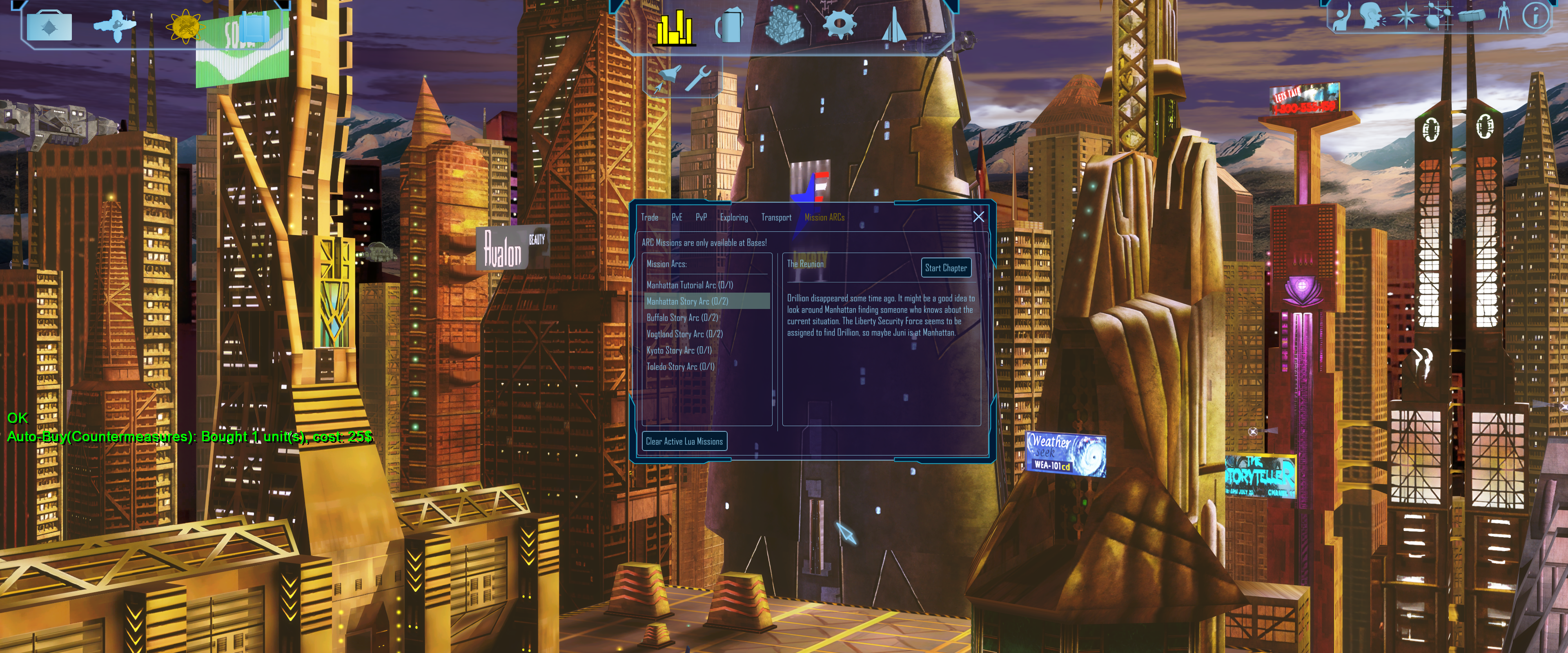Open the shouting head chat icon
The width and height of the screenshot is (1568, 653).
(x=1371, y=15)
